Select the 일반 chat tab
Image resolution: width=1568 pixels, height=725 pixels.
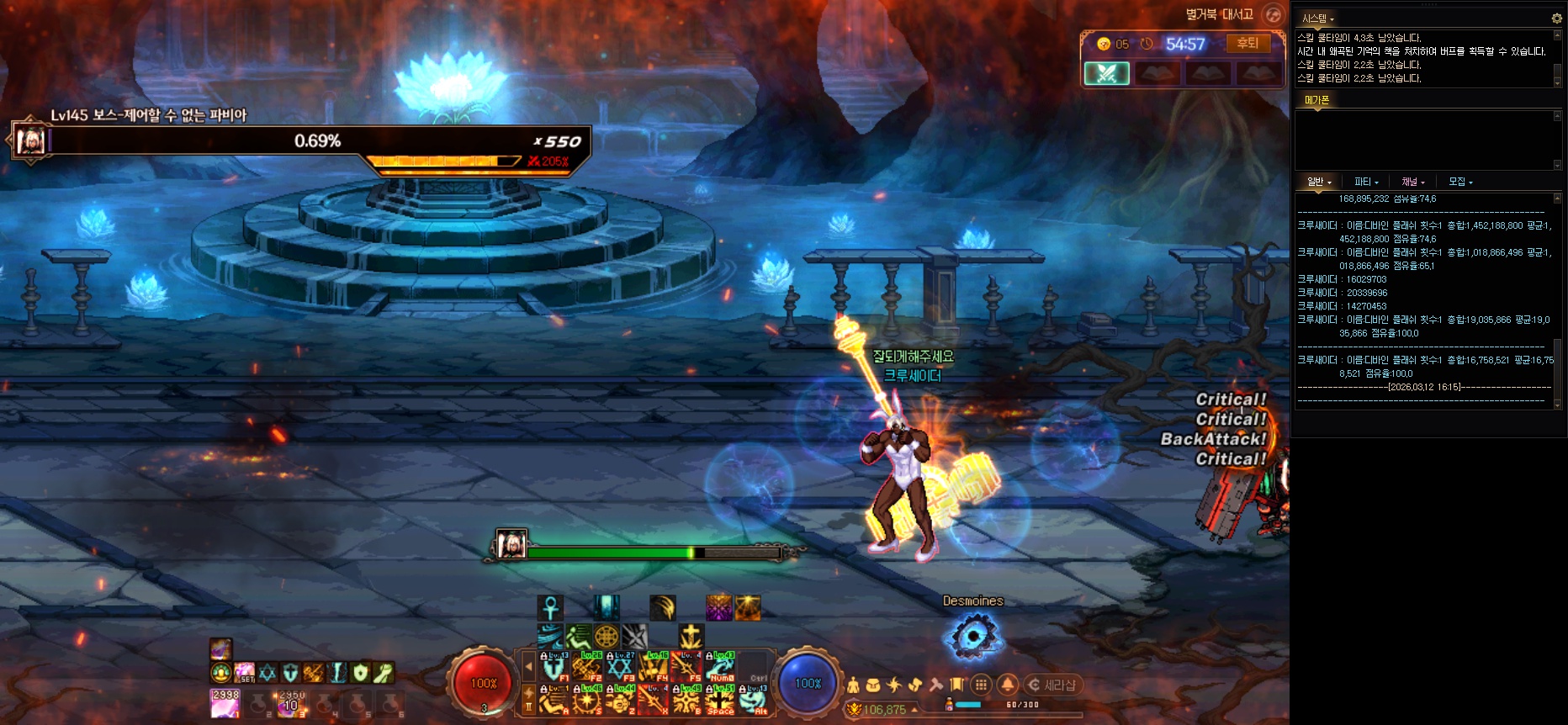coord(1318,182)
